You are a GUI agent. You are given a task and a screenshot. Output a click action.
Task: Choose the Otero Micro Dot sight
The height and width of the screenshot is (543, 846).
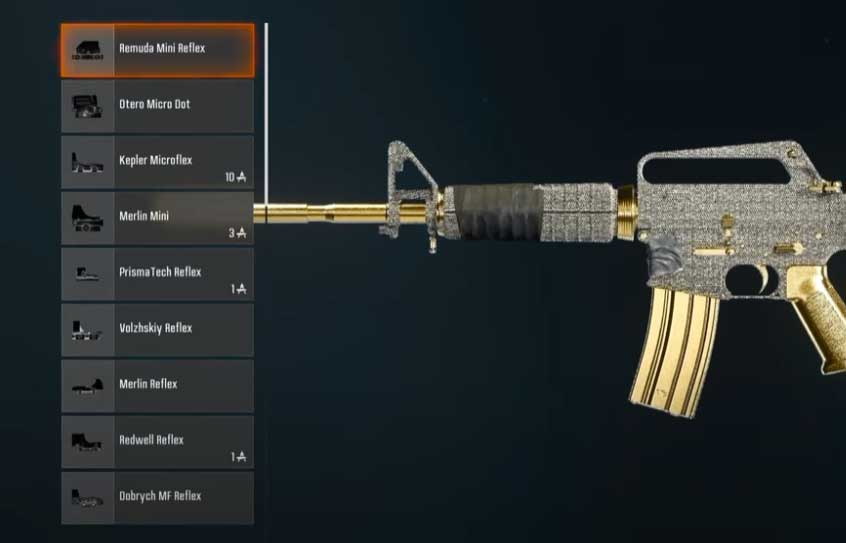[x=158, y=105]
